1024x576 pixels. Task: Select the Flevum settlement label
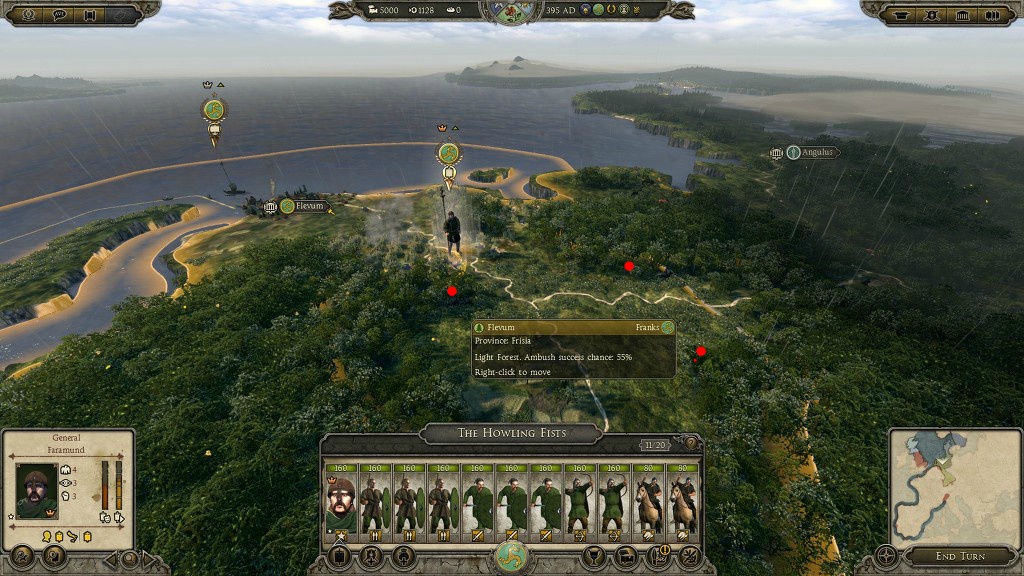[x=309, y=207]
